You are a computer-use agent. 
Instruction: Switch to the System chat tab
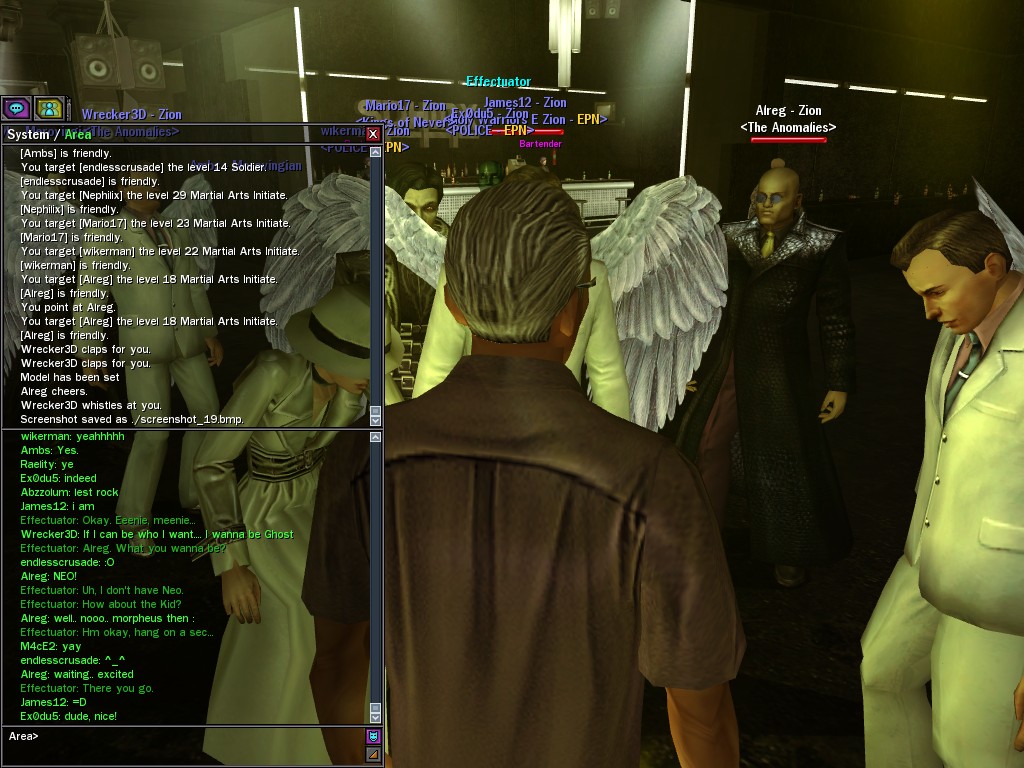tap(28, 134)
